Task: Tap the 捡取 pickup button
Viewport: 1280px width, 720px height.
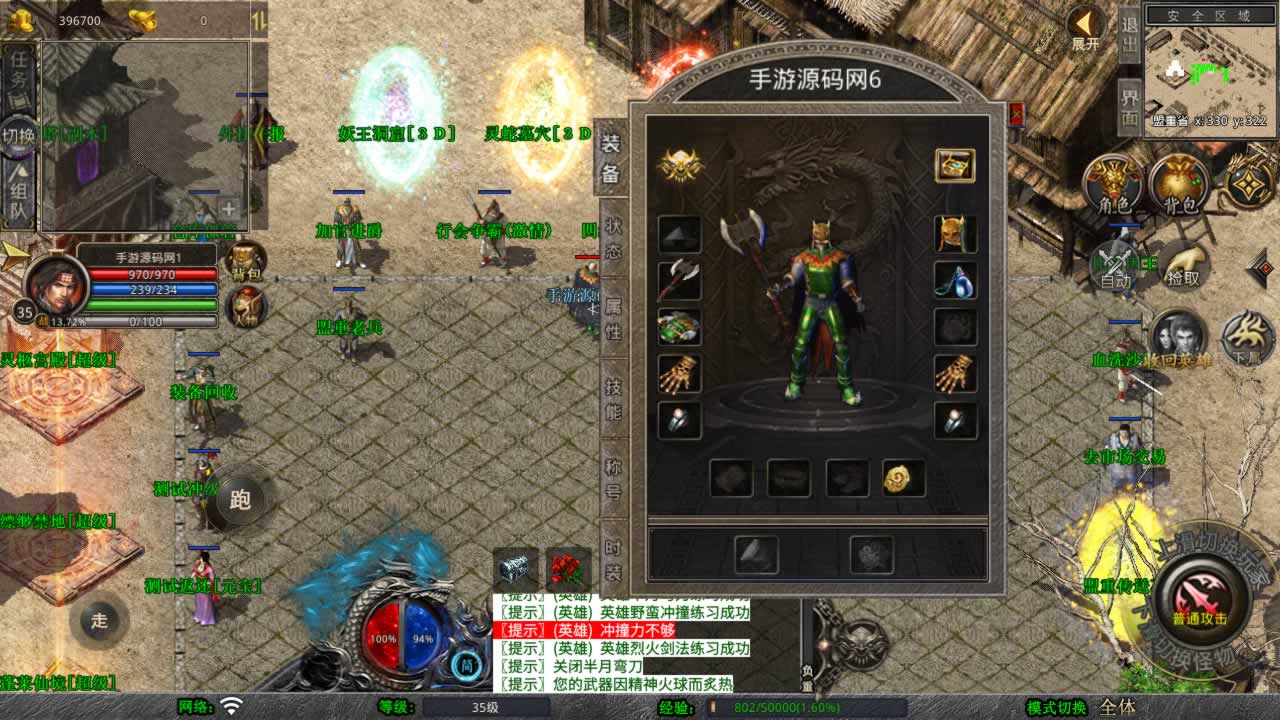Action: (x=1184, y=266)
